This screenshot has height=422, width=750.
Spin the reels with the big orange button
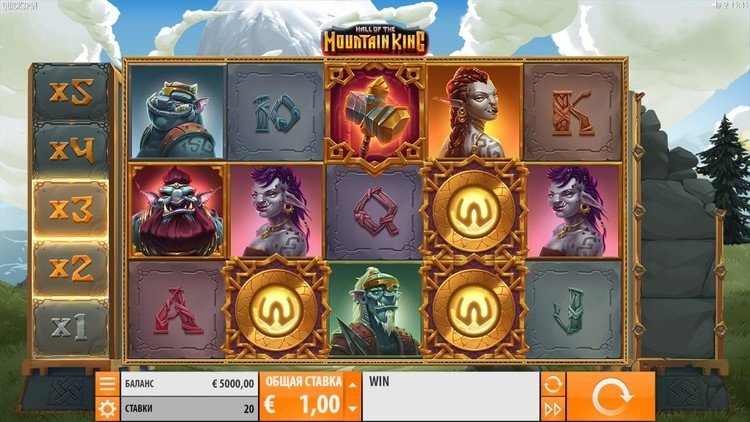pos(610,397)
